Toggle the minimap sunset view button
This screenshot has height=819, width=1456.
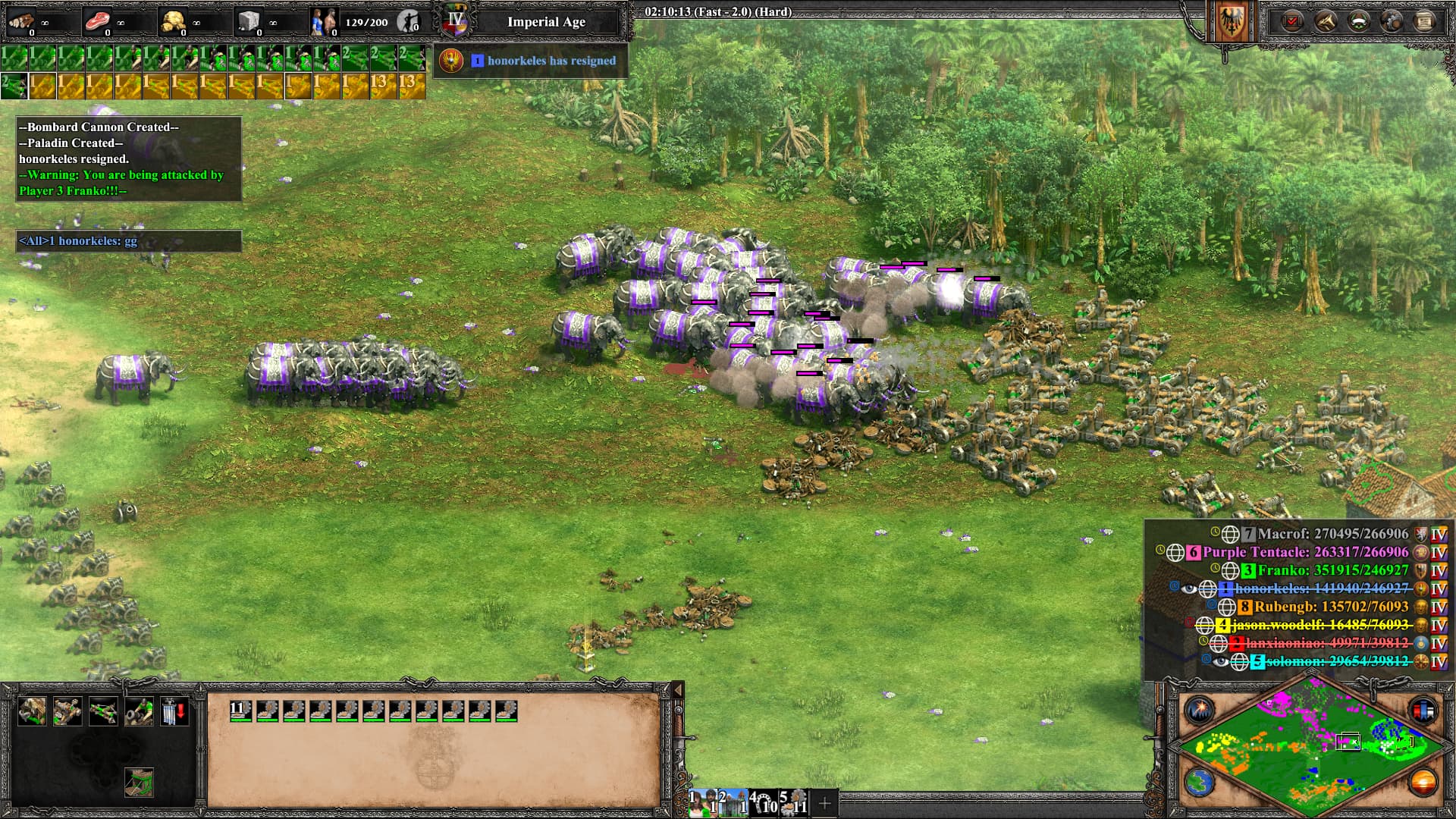(x=1423, y=783)
